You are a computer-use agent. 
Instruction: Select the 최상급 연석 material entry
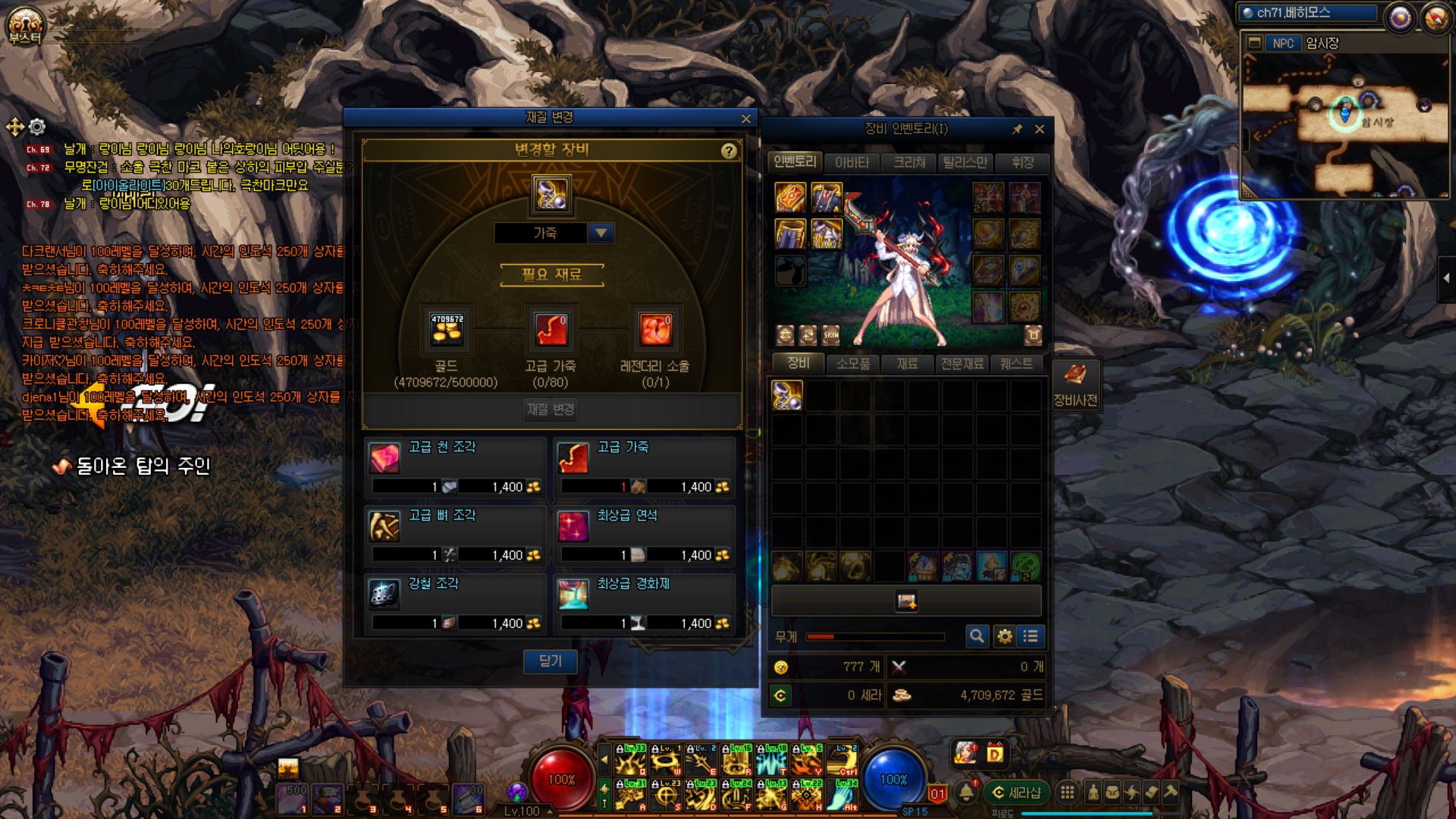(x=644, y=534)
